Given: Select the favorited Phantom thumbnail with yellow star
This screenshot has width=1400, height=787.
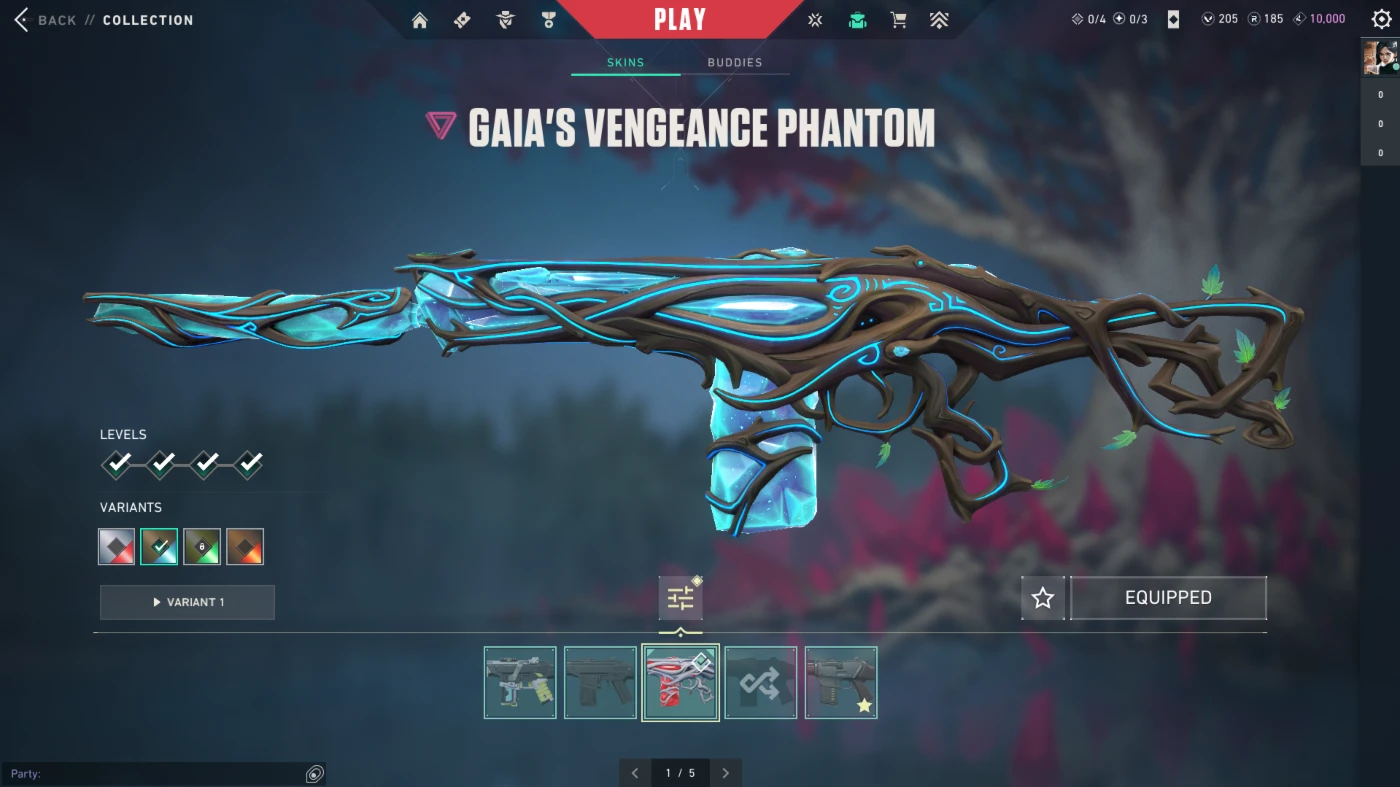Looking at the screenshot, I should pos(841,682).
